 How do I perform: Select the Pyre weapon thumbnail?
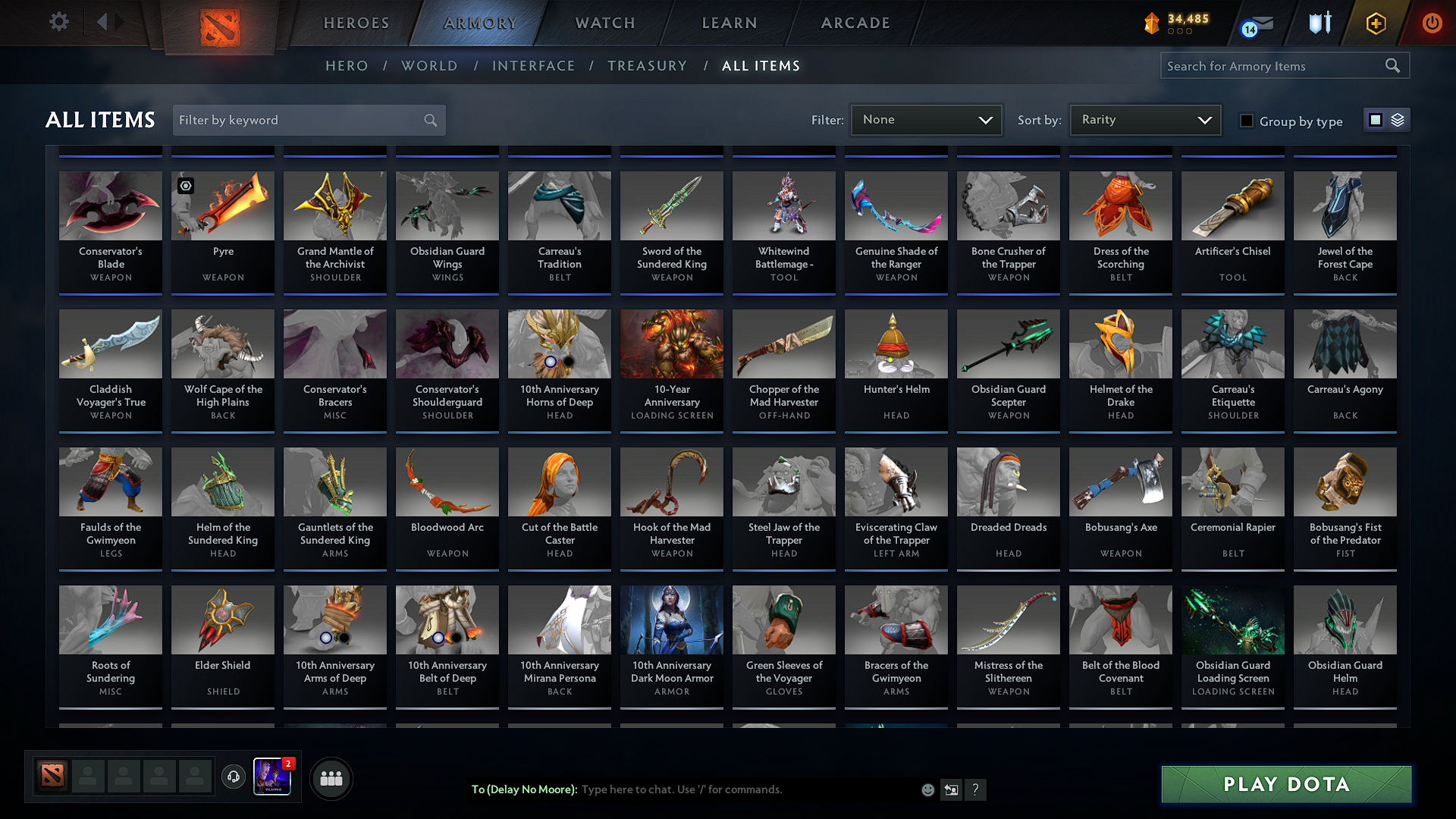click(222, 206)
